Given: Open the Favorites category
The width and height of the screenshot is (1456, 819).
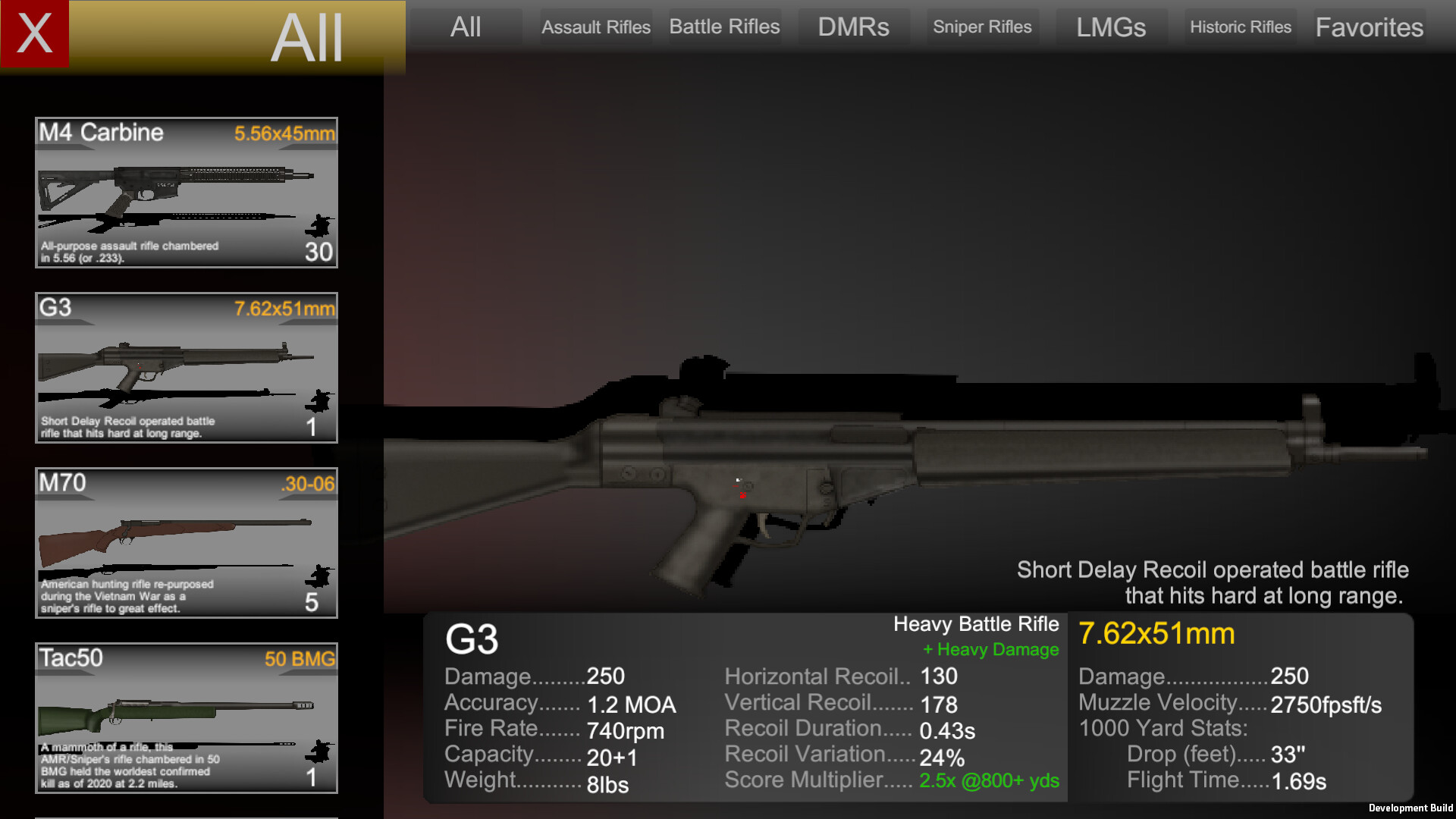Looking at the screenshot, I should pyautogui.click(x=1369, y=27).
